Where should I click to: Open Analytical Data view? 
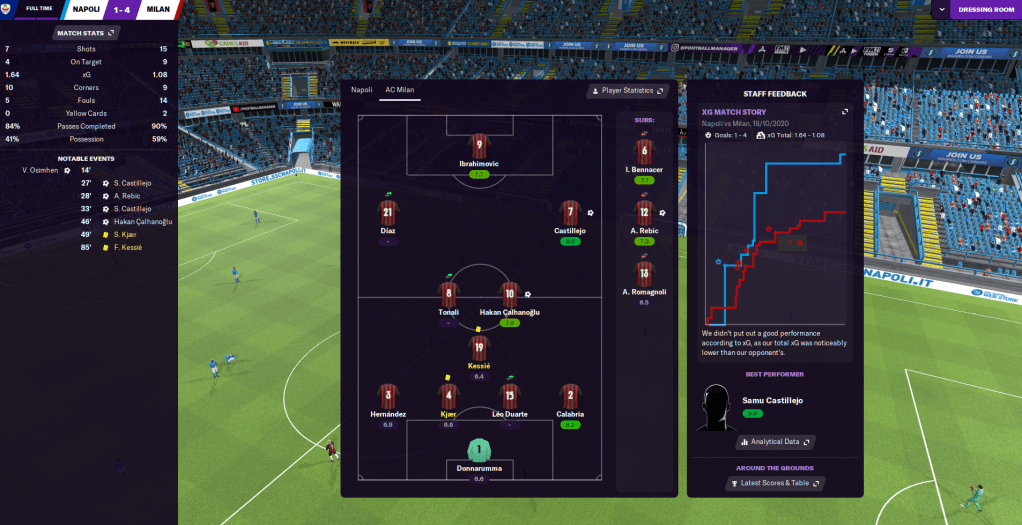[775, 441]
